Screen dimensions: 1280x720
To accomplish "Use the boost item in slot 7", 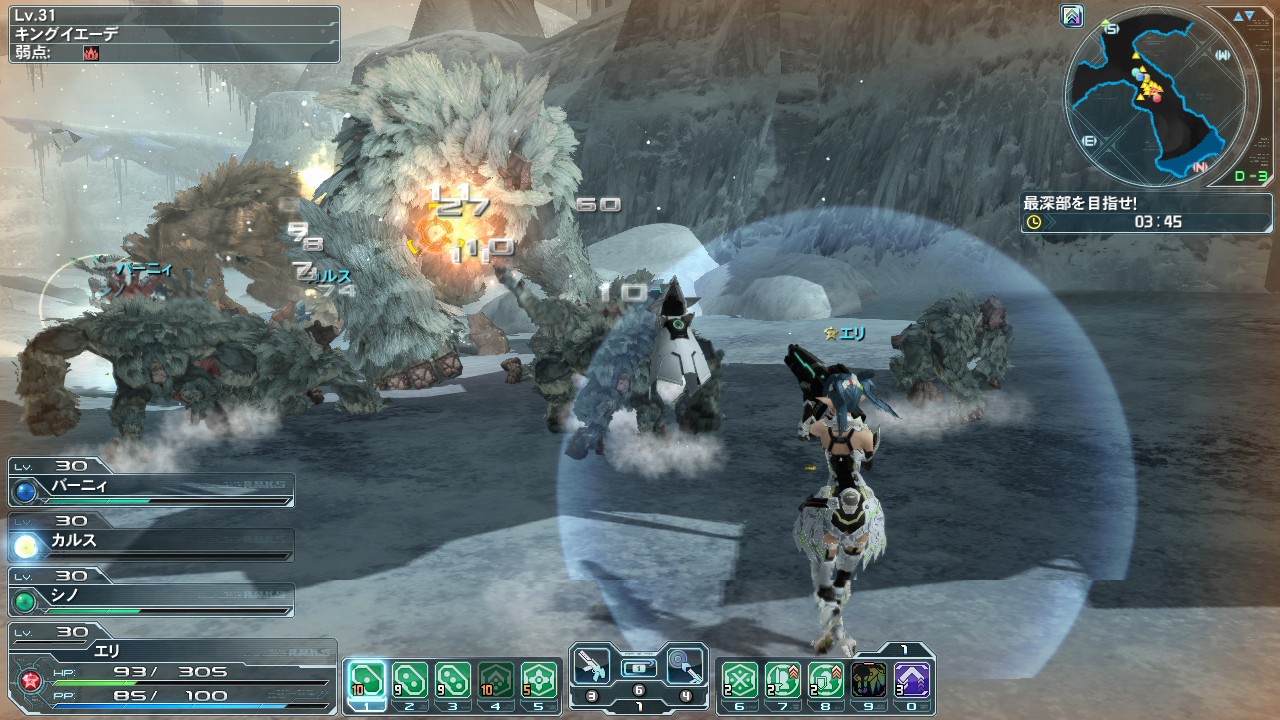I will coord(783,680).
